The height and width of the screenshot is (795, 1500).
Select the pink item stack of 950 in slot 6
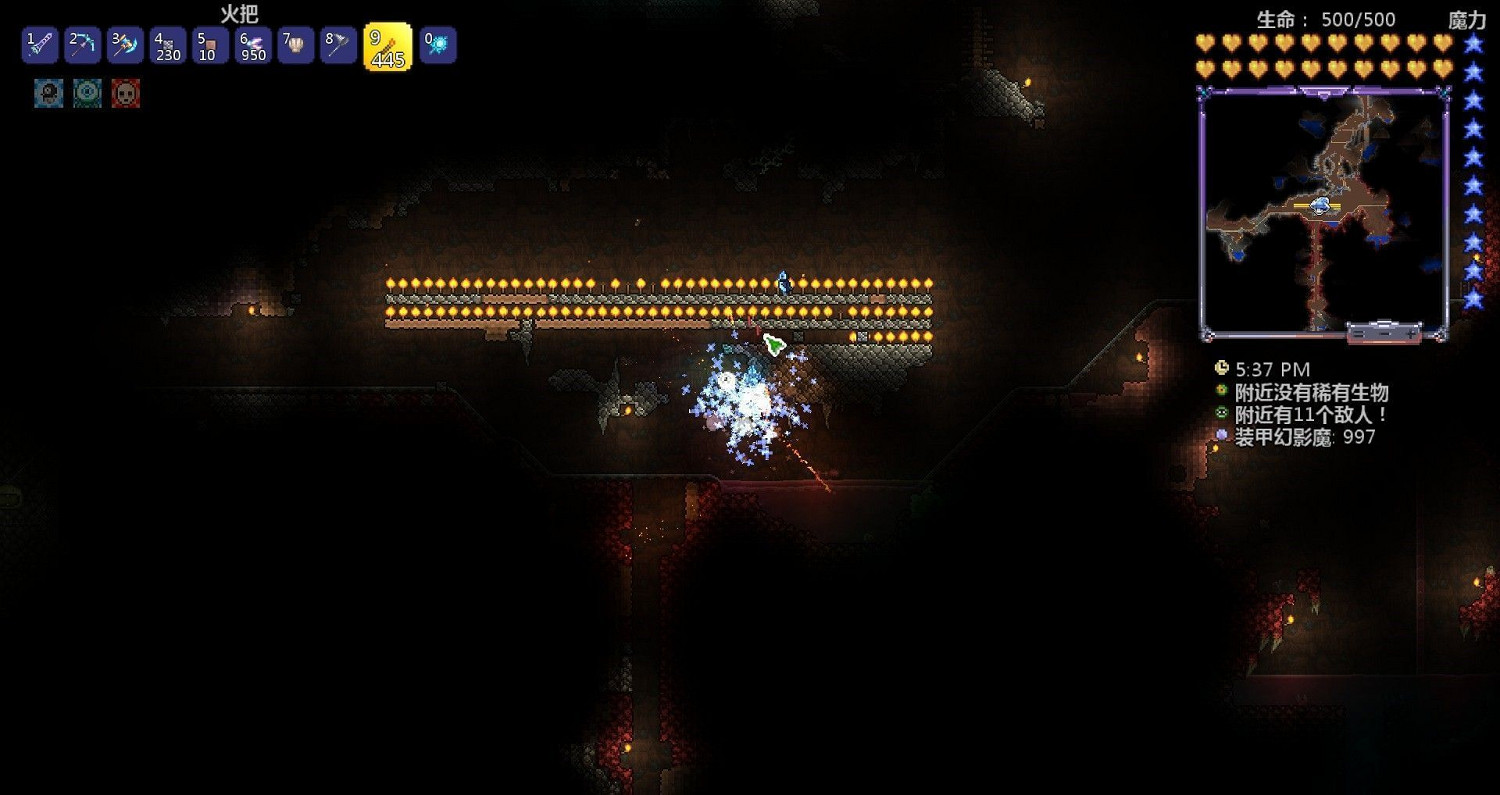(x=253, y=45)
